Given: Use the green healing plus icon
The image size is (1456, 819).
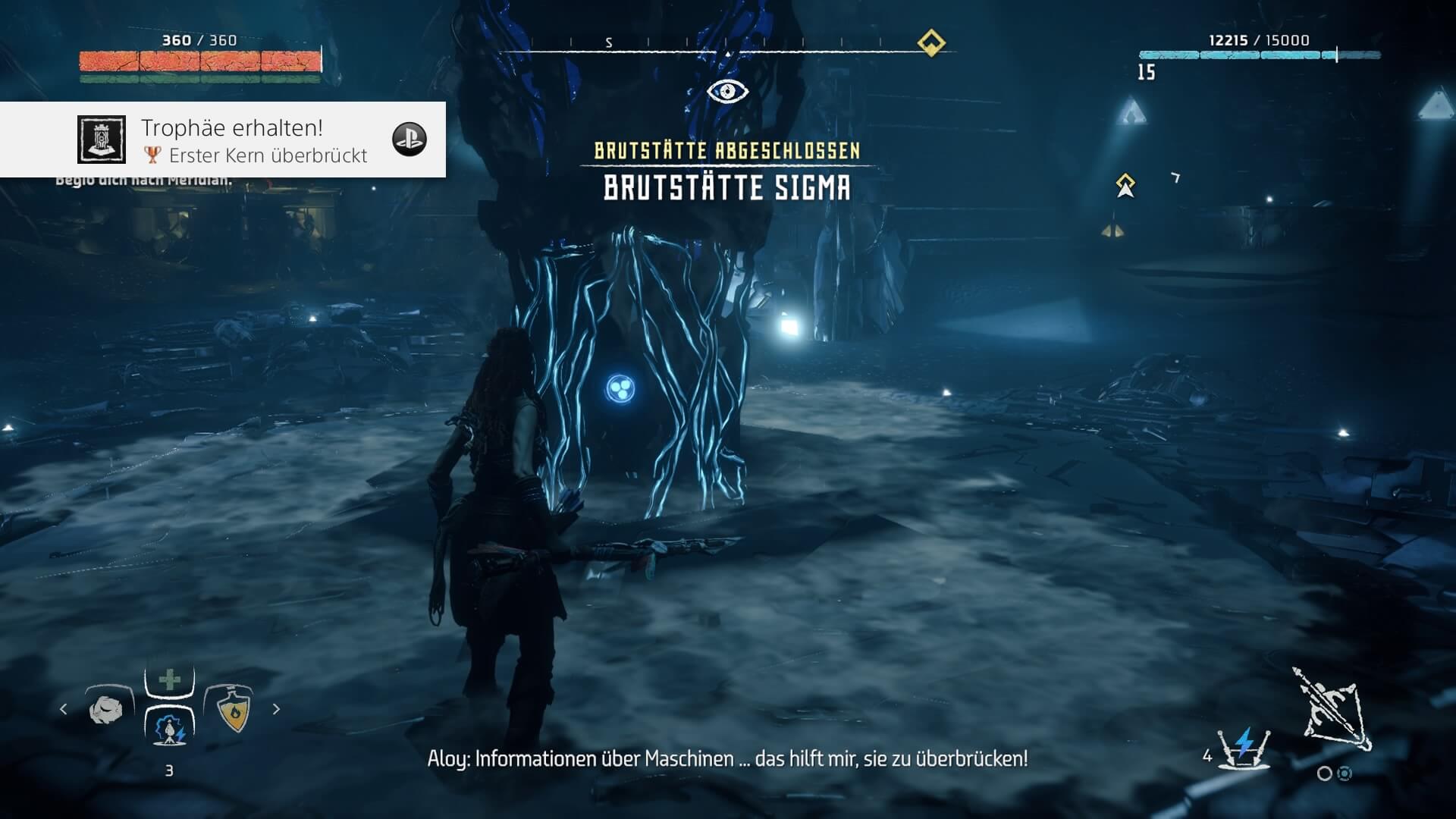Looking at the screenshot, I should (170, 679).
